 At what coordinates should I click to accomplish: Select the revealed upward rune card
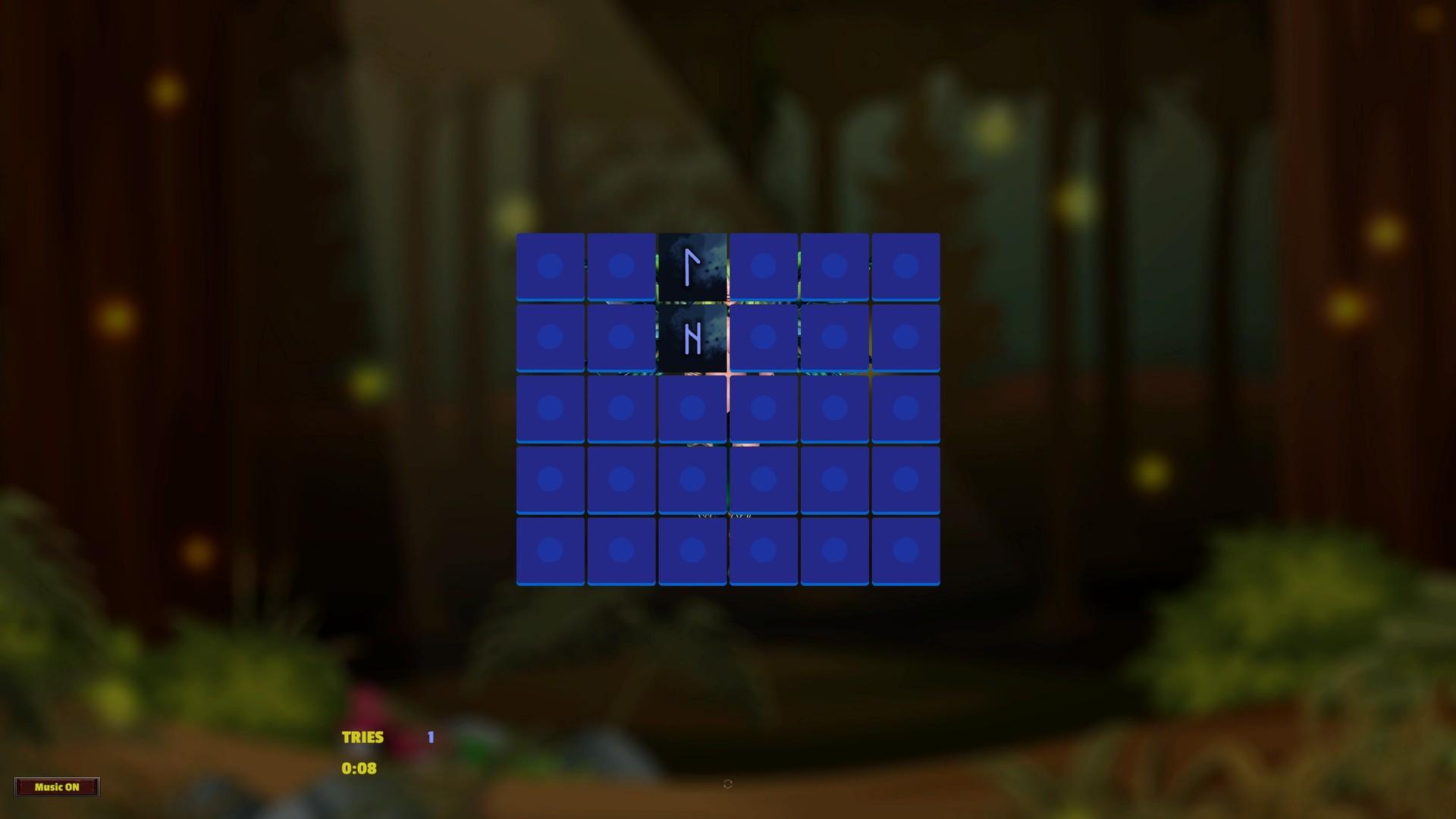click(x=692, y=265)
